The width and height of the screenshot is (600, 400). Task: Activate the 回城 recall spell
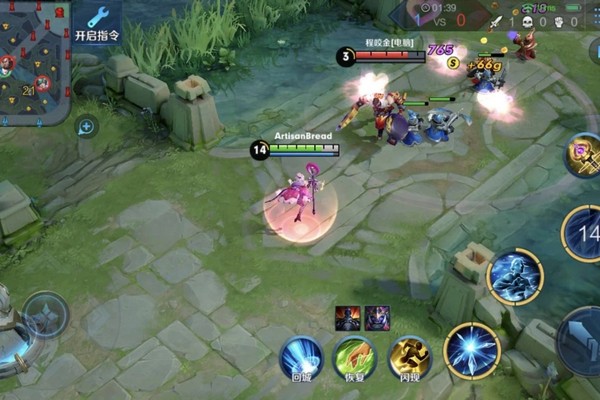[x=301, y=358]
